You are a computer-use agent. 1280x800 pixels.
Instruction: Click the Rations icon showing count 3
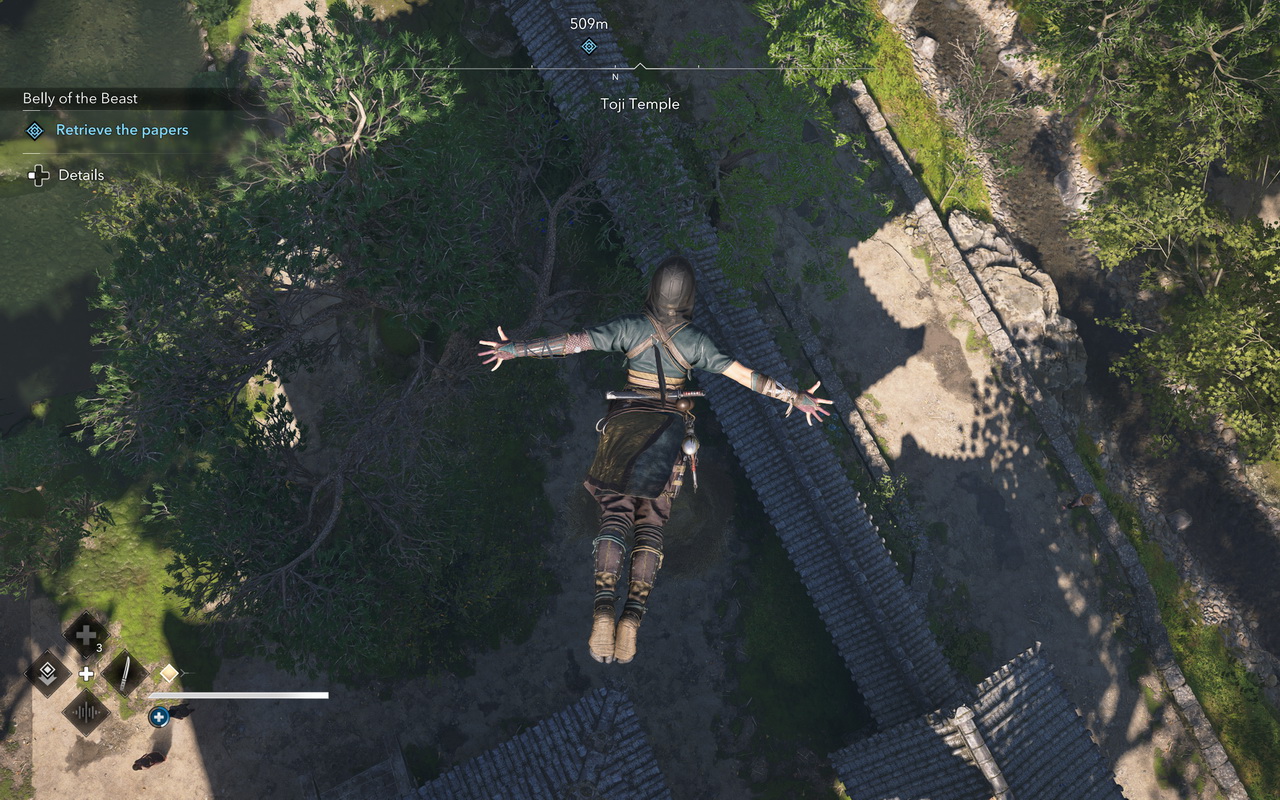point(84,635)
